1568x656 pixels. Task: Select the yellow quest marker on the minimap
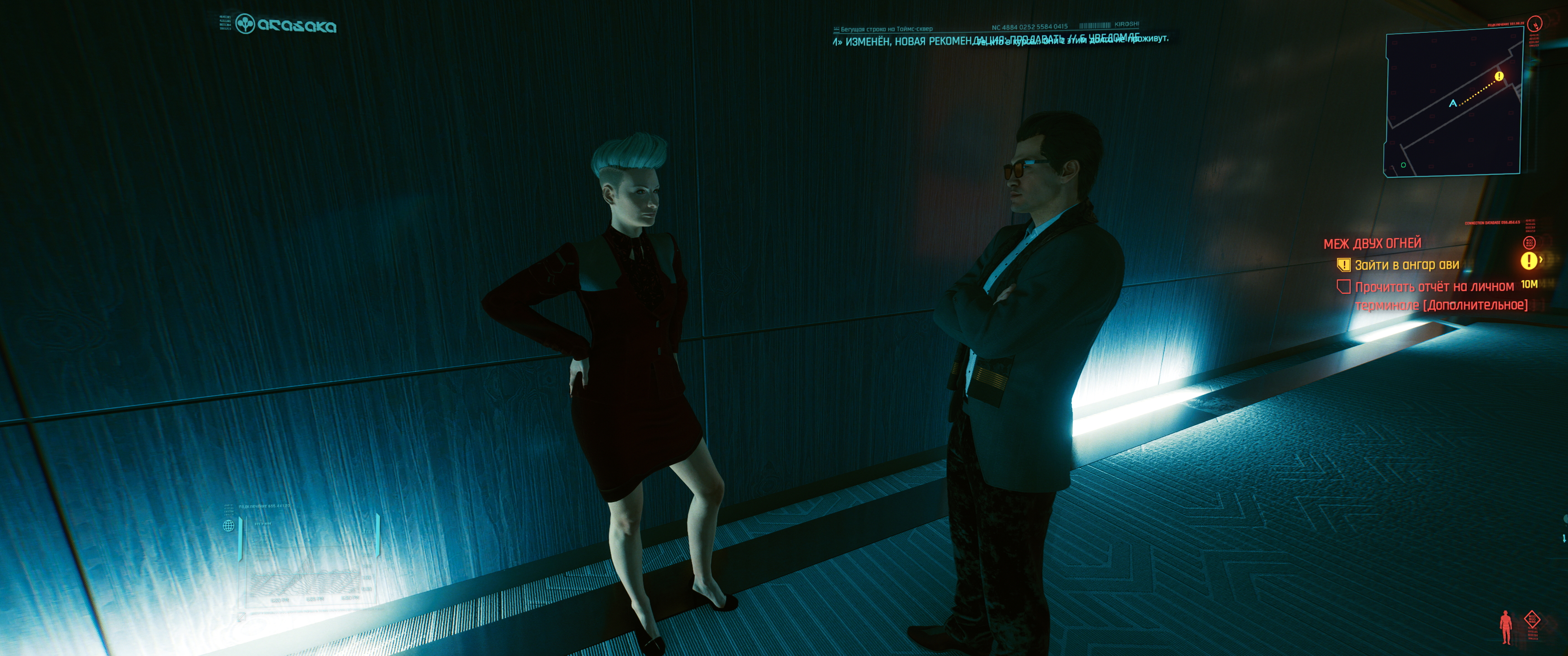1499,76
